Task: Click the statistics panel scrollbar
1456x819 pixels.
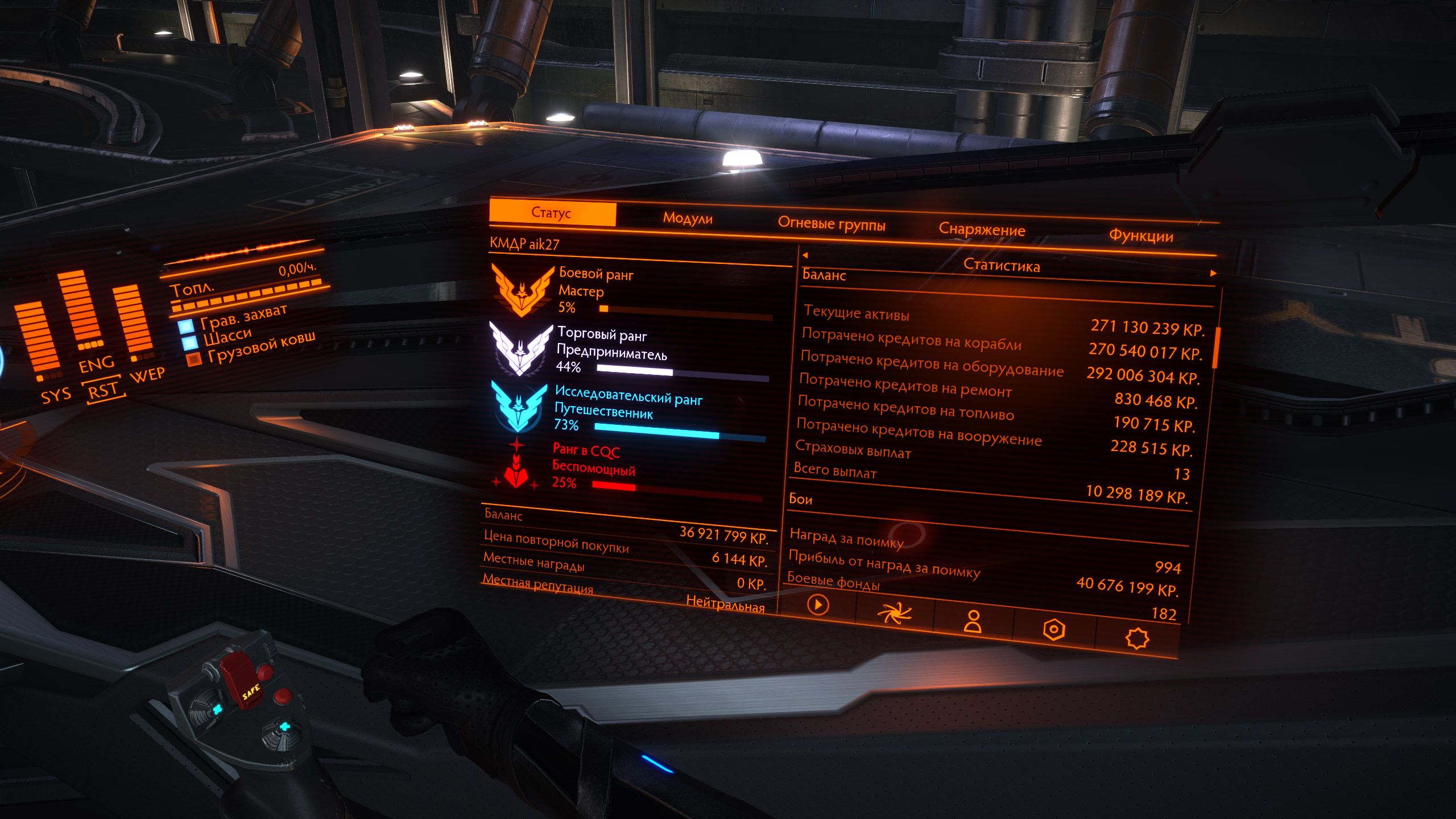Action: pos(1216,348)
